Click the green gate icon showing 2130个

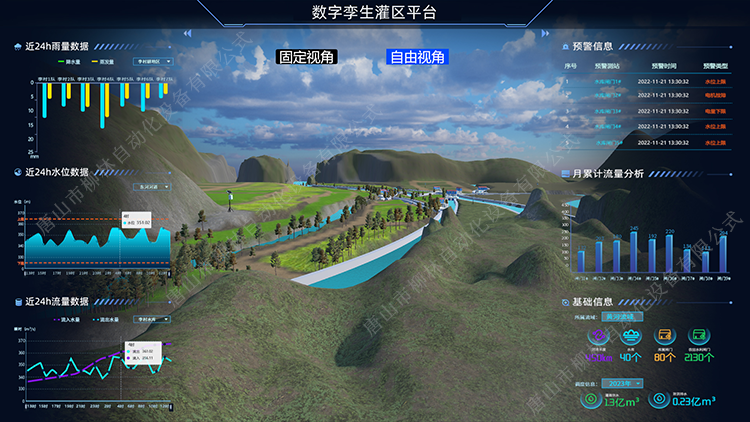click(x=702, y=337)
